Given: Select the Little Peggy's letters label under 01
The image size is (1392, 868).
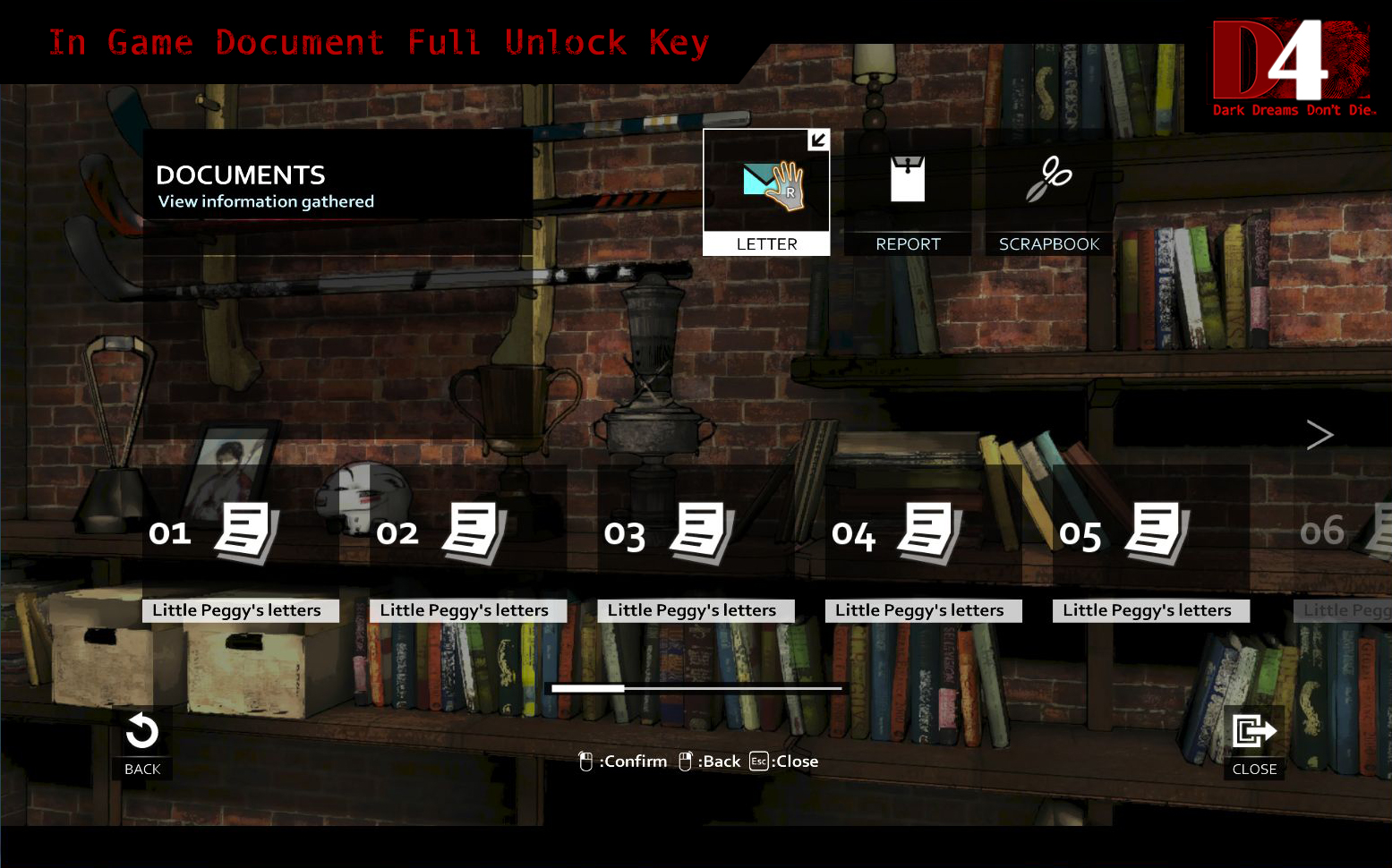Looking at the screenshot, I should point(239,610).
